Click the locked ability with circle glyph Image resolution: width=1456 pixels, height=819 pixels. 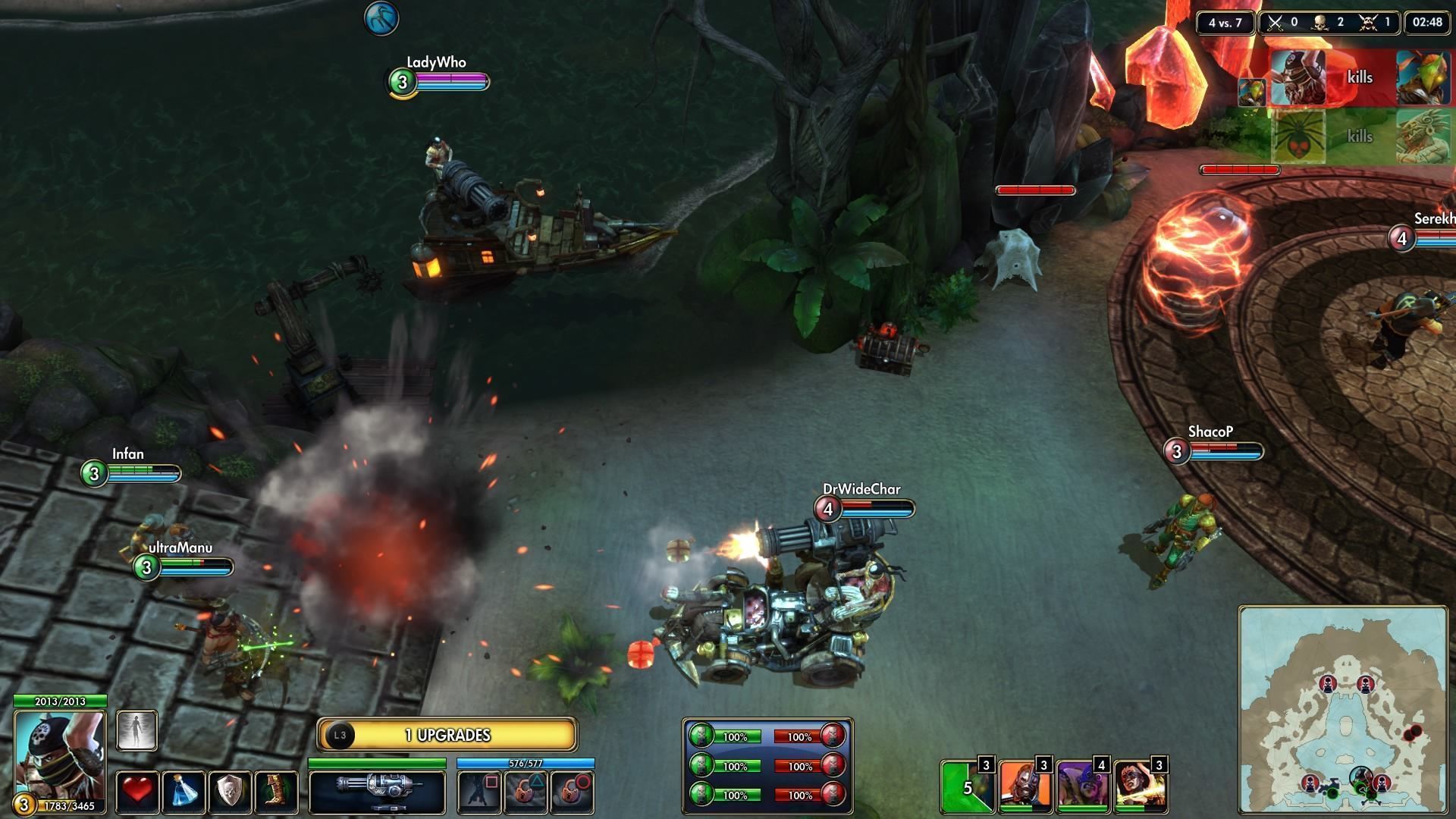572,792
